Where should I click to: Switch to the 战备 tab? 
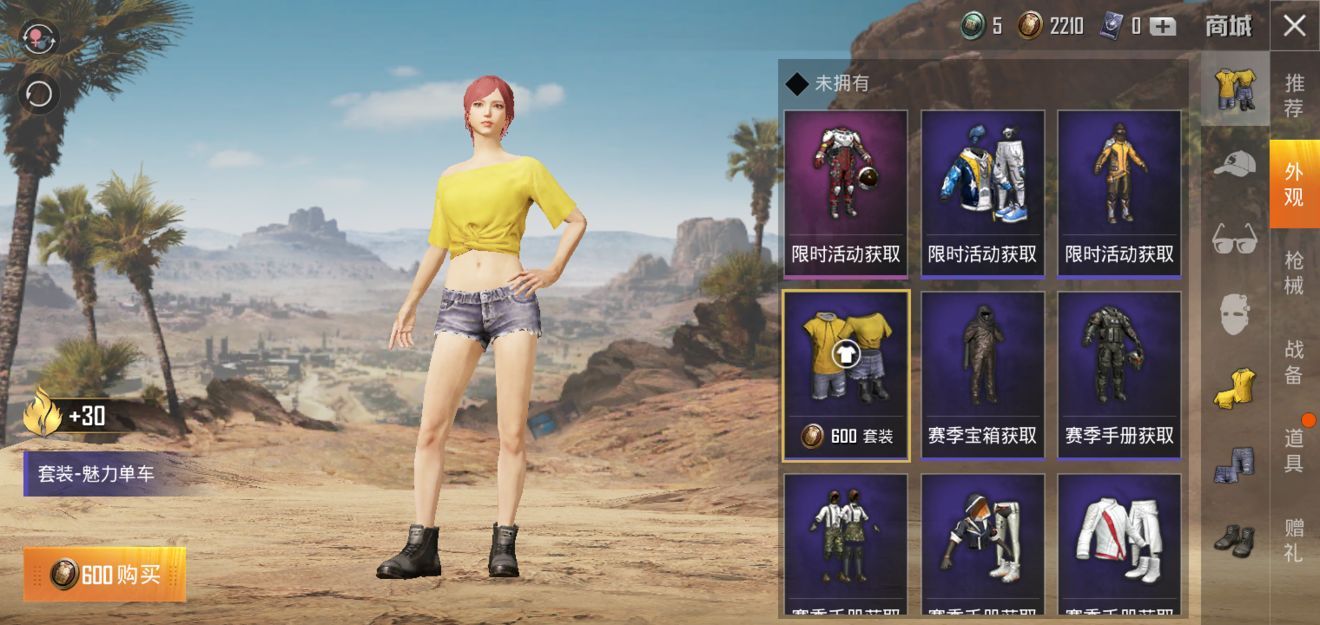point(1294,361)
